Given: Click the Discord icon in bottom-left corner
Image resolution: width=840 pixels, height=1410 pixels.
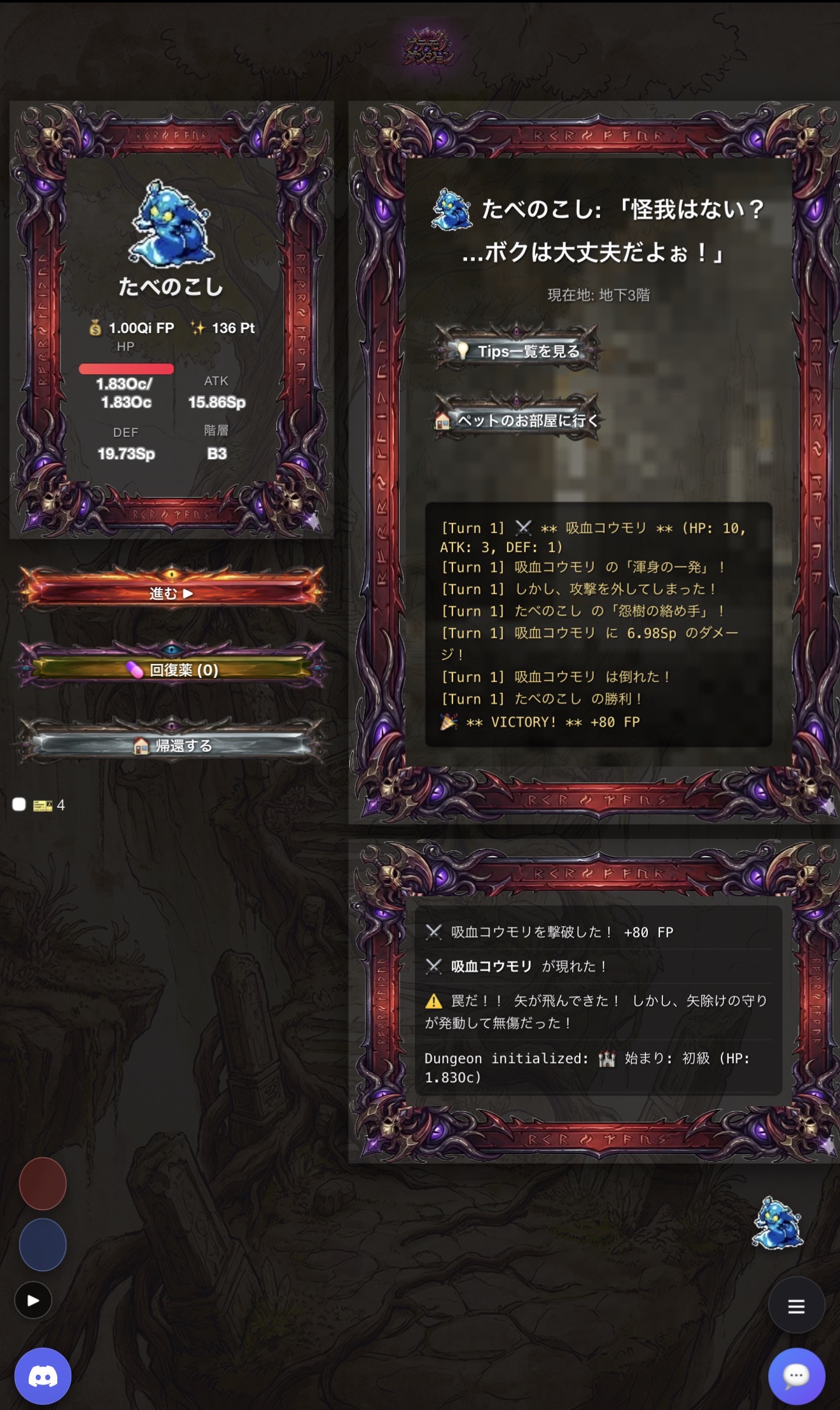Looking at the screenshot, I should [42, 1375].
